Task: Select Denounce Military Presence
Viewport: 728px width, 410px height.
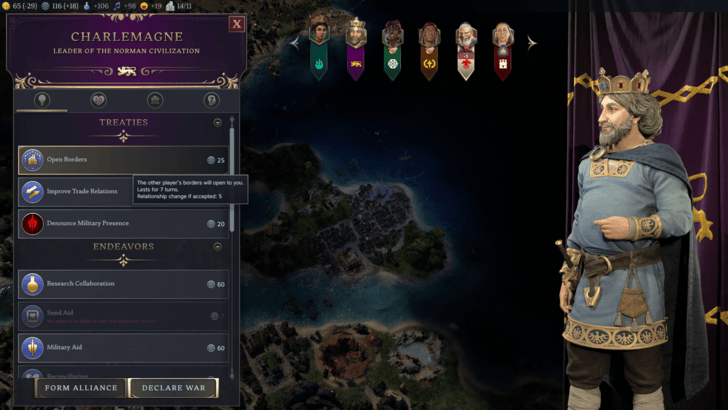Action: coord(122,224)
